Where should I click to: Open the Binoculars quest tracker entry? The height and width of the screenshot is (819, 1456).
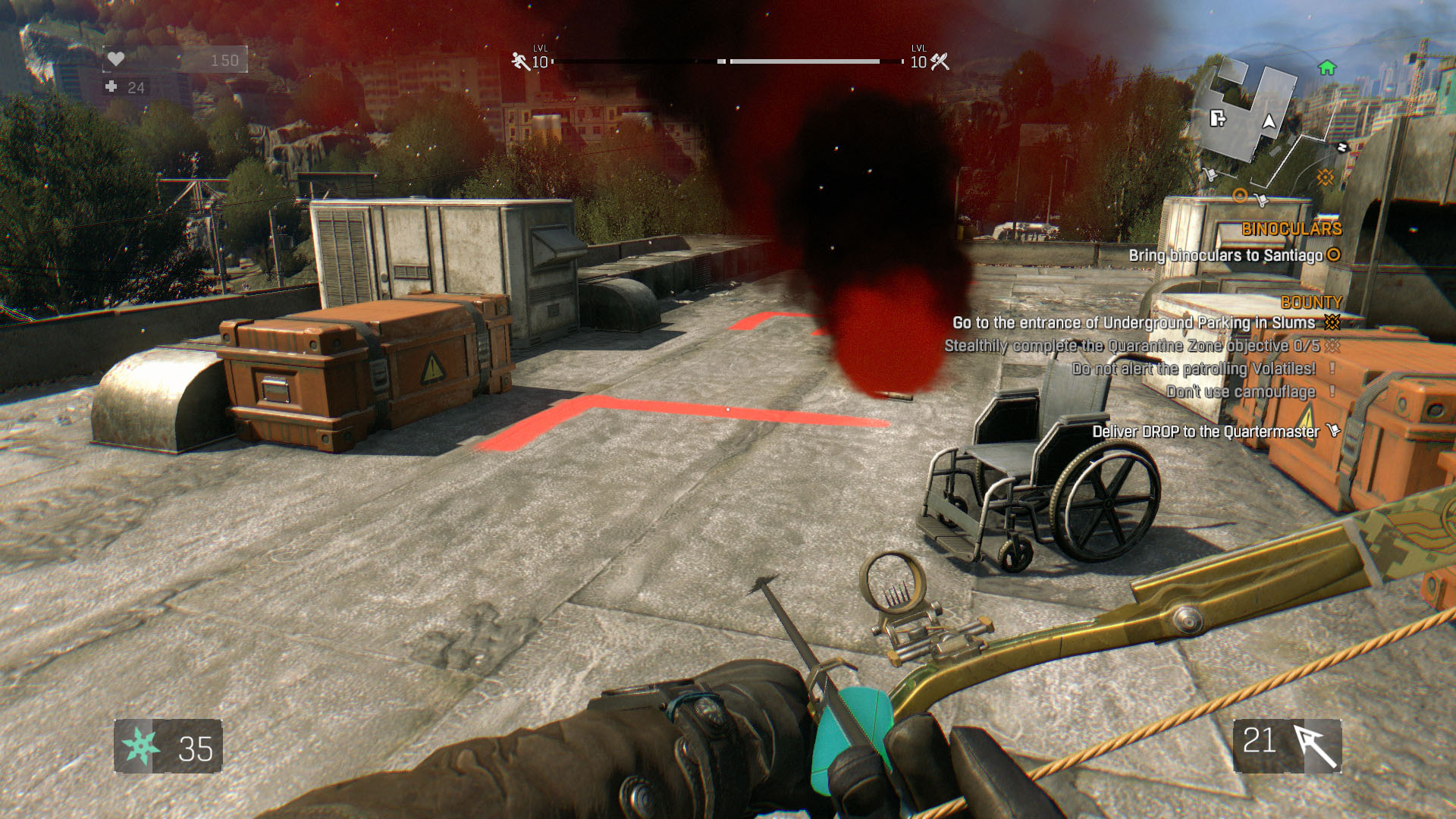[1291, 229]
